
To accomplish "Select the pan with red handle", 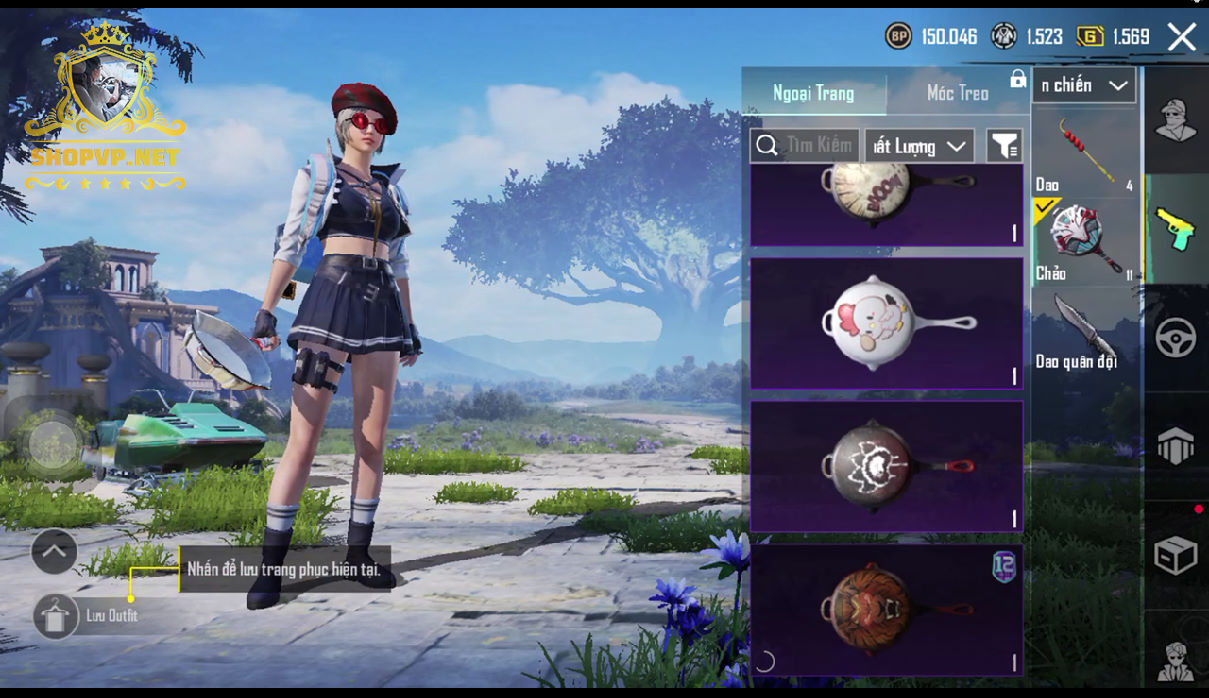I will [x=887, y=466].
